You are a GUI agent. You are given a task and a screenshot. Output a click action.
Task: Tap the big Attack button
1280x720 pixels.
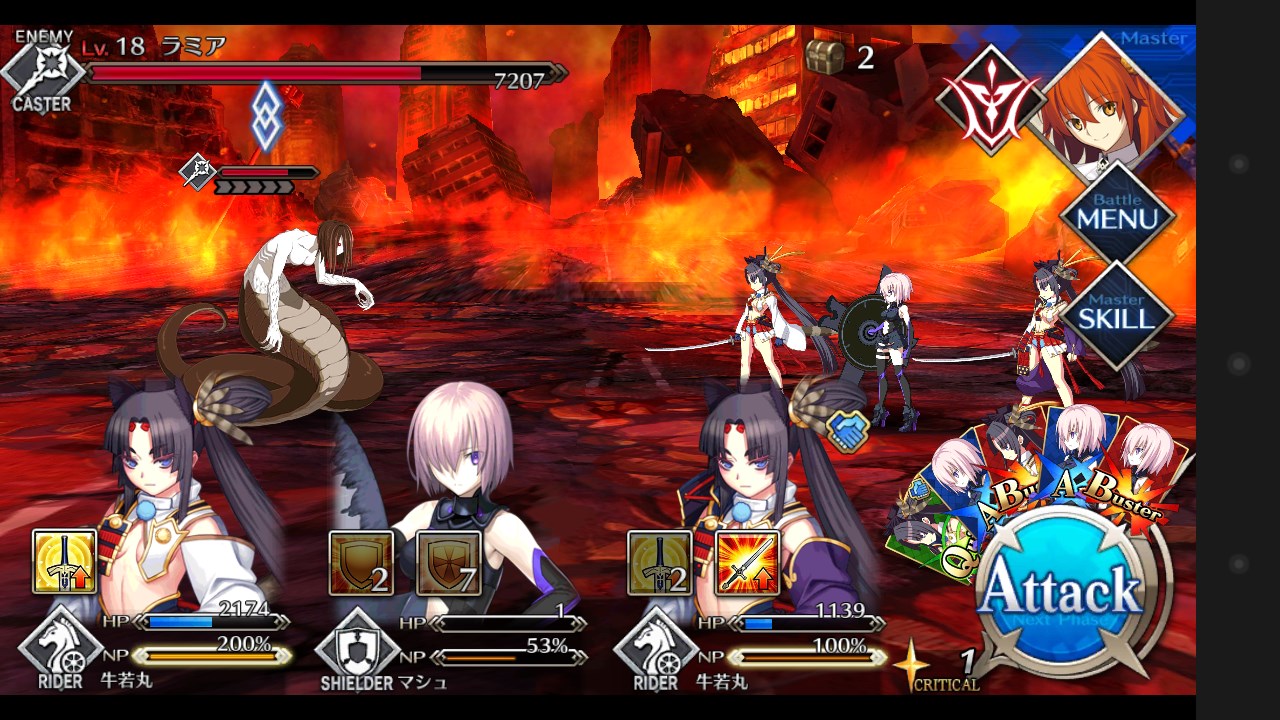coord(1060,592)
